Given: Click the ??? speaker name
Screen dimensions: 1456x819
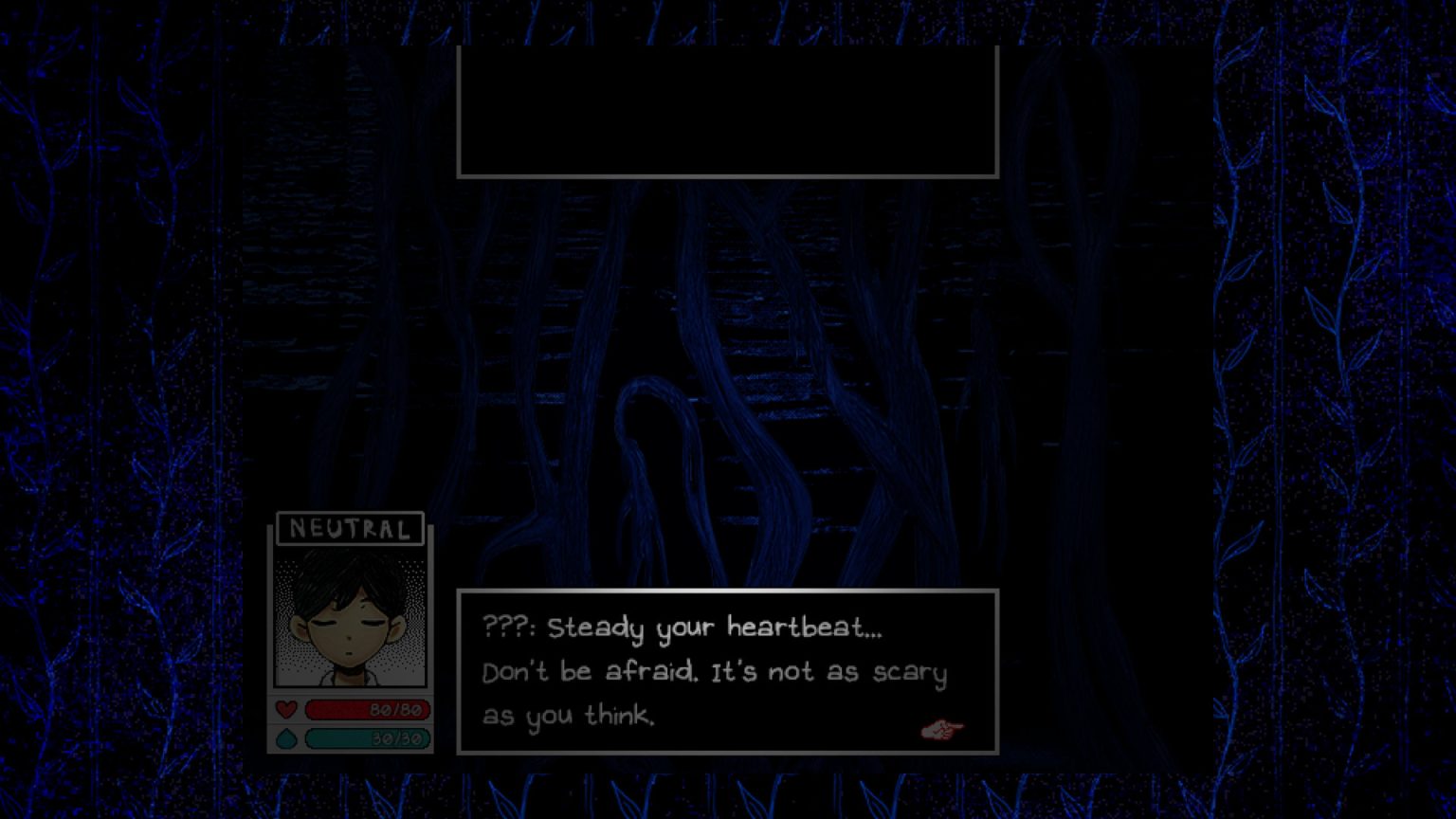Looking at the screenshot, I should click(506, 627).
